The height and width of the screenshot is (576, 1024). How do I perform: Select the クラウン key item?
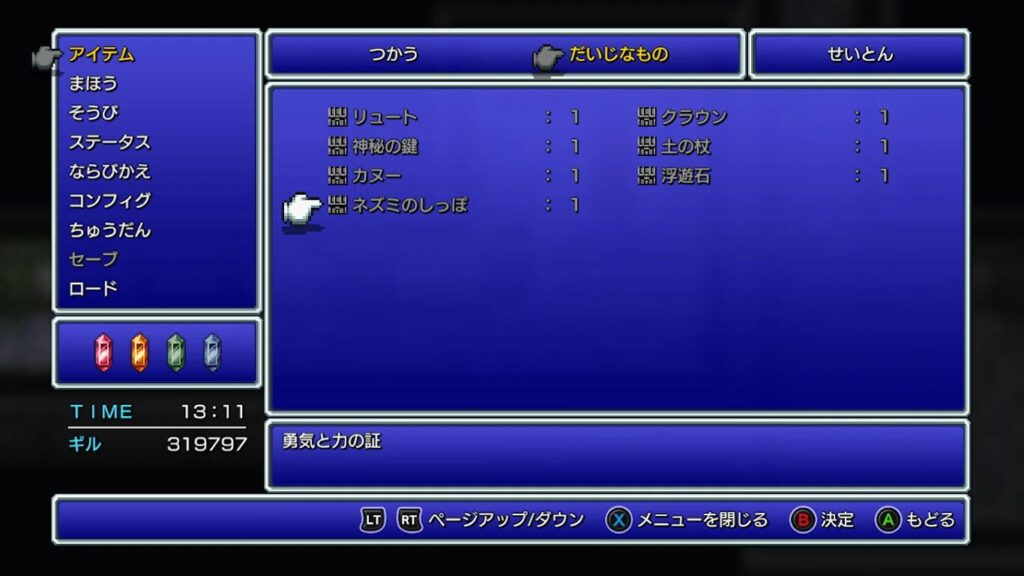[694, 118]
